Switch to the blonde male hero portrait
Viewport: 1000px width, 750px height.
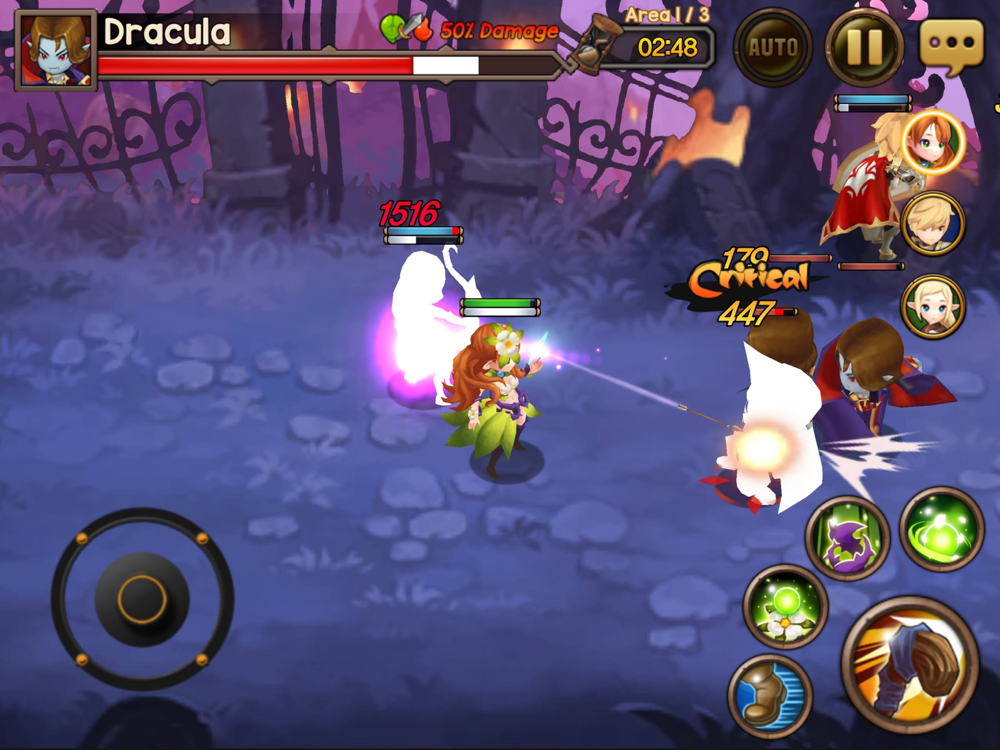[x=933, y=224]
